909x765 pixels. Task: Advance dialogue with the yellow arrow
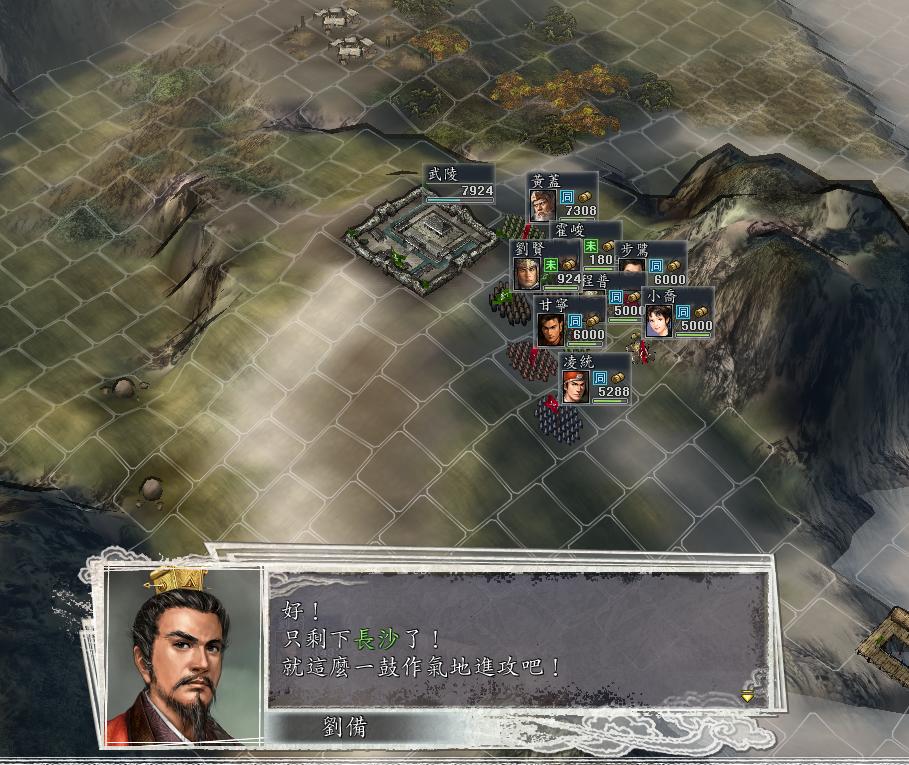click(747, 696)
